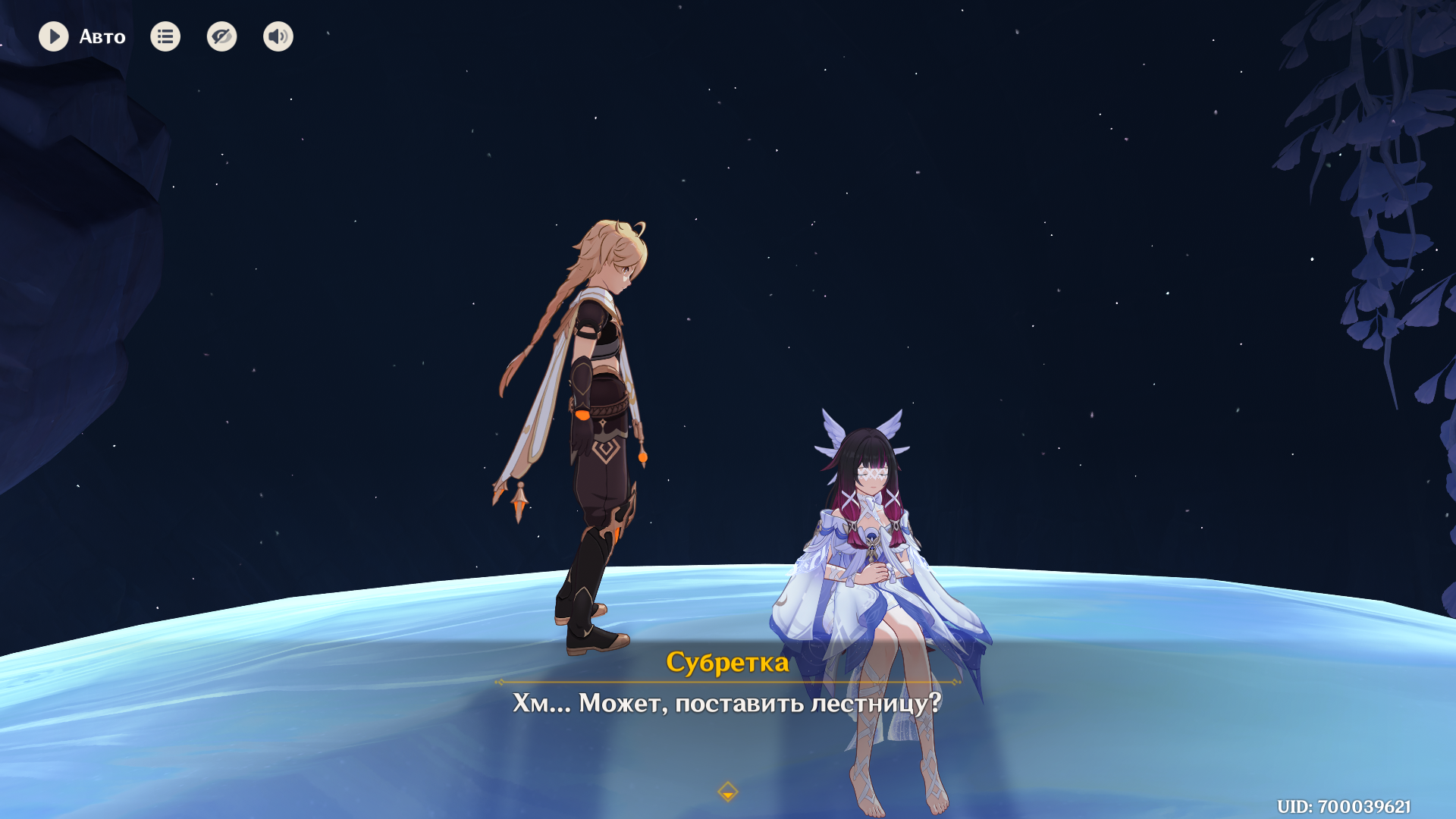Click the speaker voice-over icon

(278, 36)
